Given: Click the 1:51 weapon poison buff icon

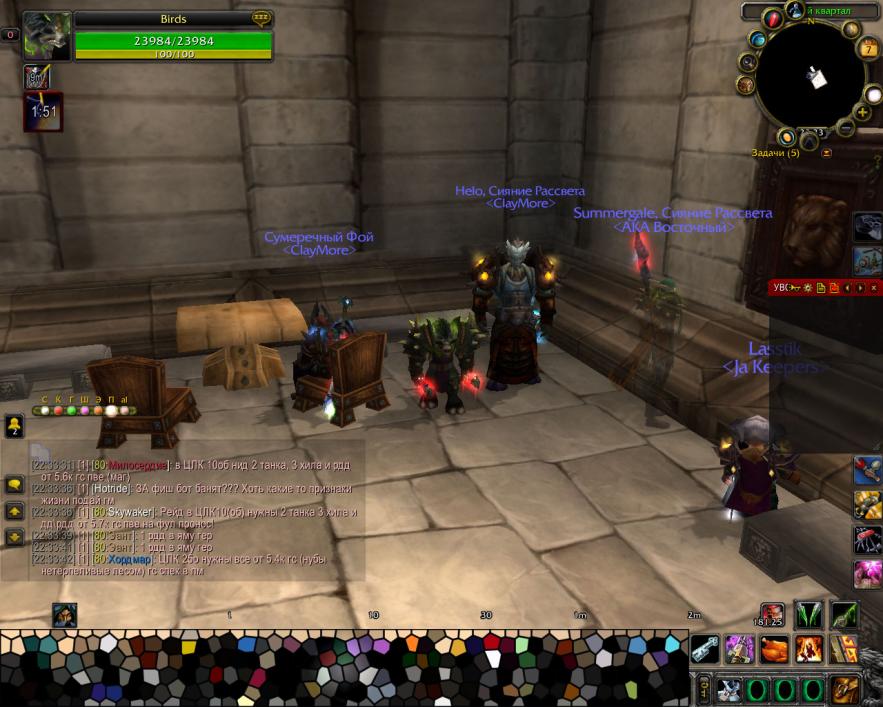Looking at the screenshot, I should point(42,112).
